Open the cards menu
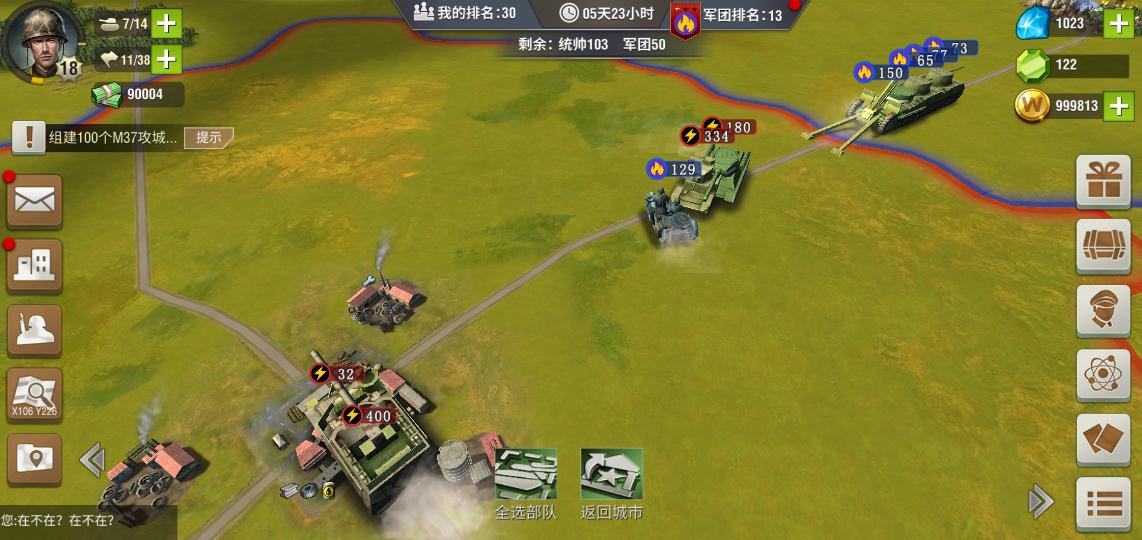The height and width of the screenshot is (540, 1142). [x=1103, y=440]
